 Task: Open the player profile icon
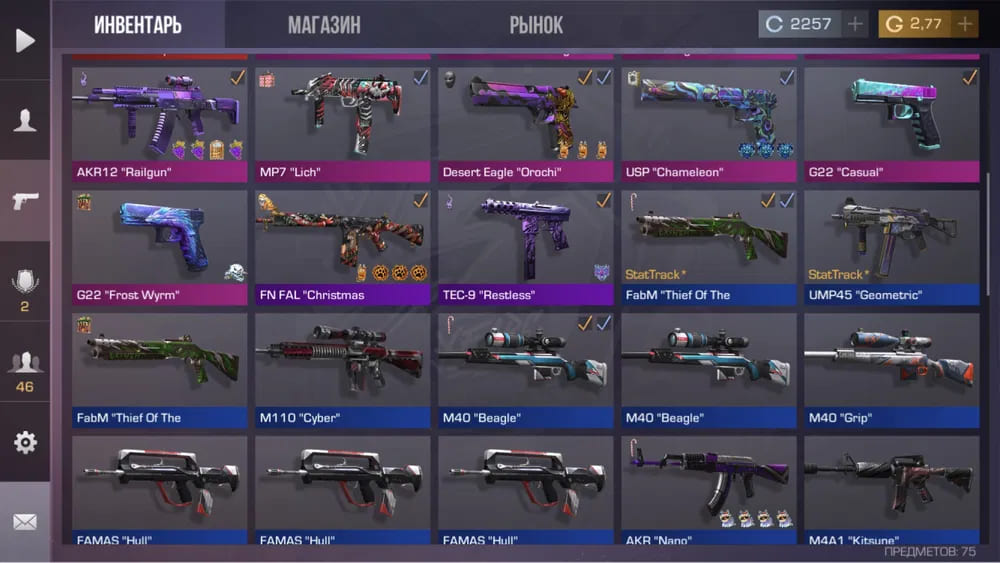[x=25, y=120]
